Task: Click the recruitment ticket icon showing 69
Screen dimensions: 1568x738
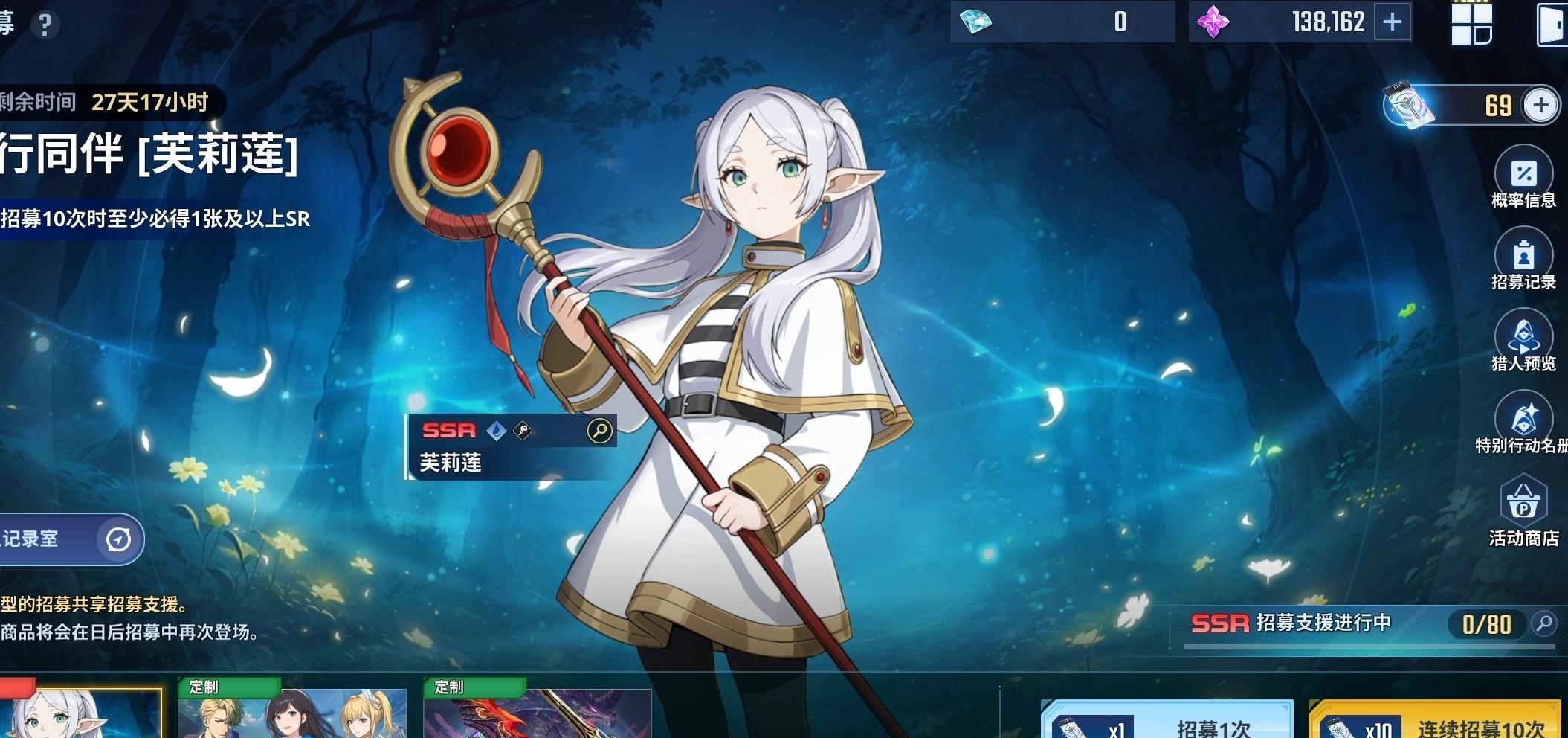Action: (x=1409, y=104)
